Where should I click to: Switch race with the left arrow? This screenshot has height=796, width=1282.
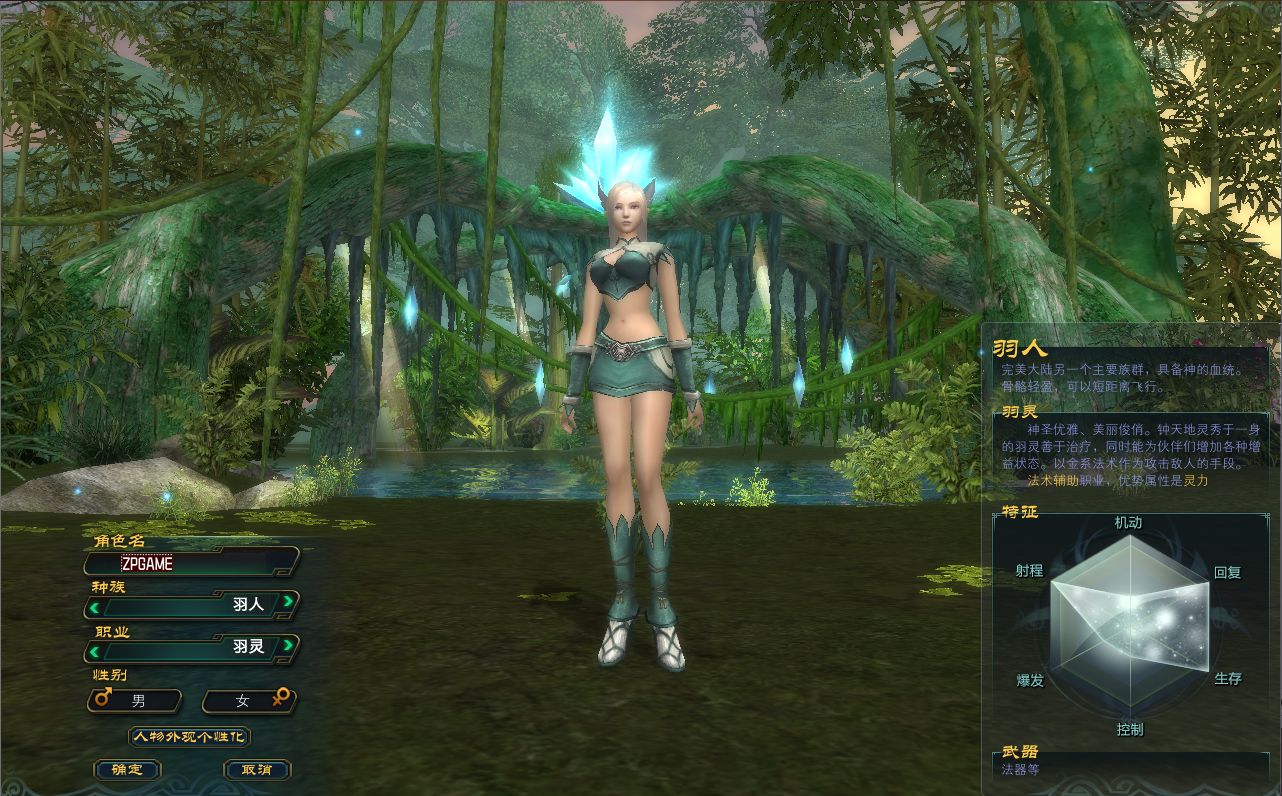coord(95,605)
